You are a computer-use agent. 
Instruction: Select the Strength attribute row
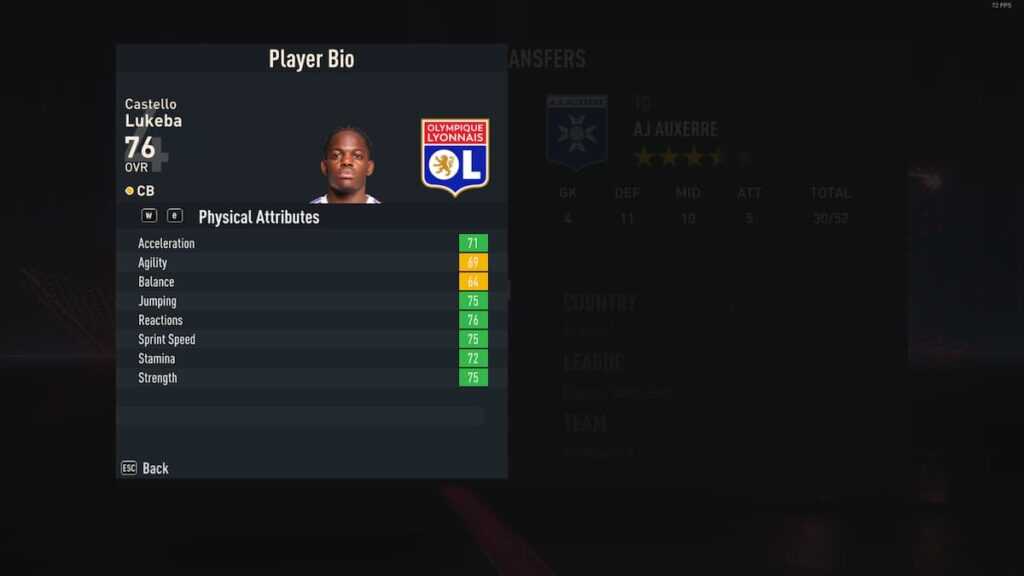311,378
